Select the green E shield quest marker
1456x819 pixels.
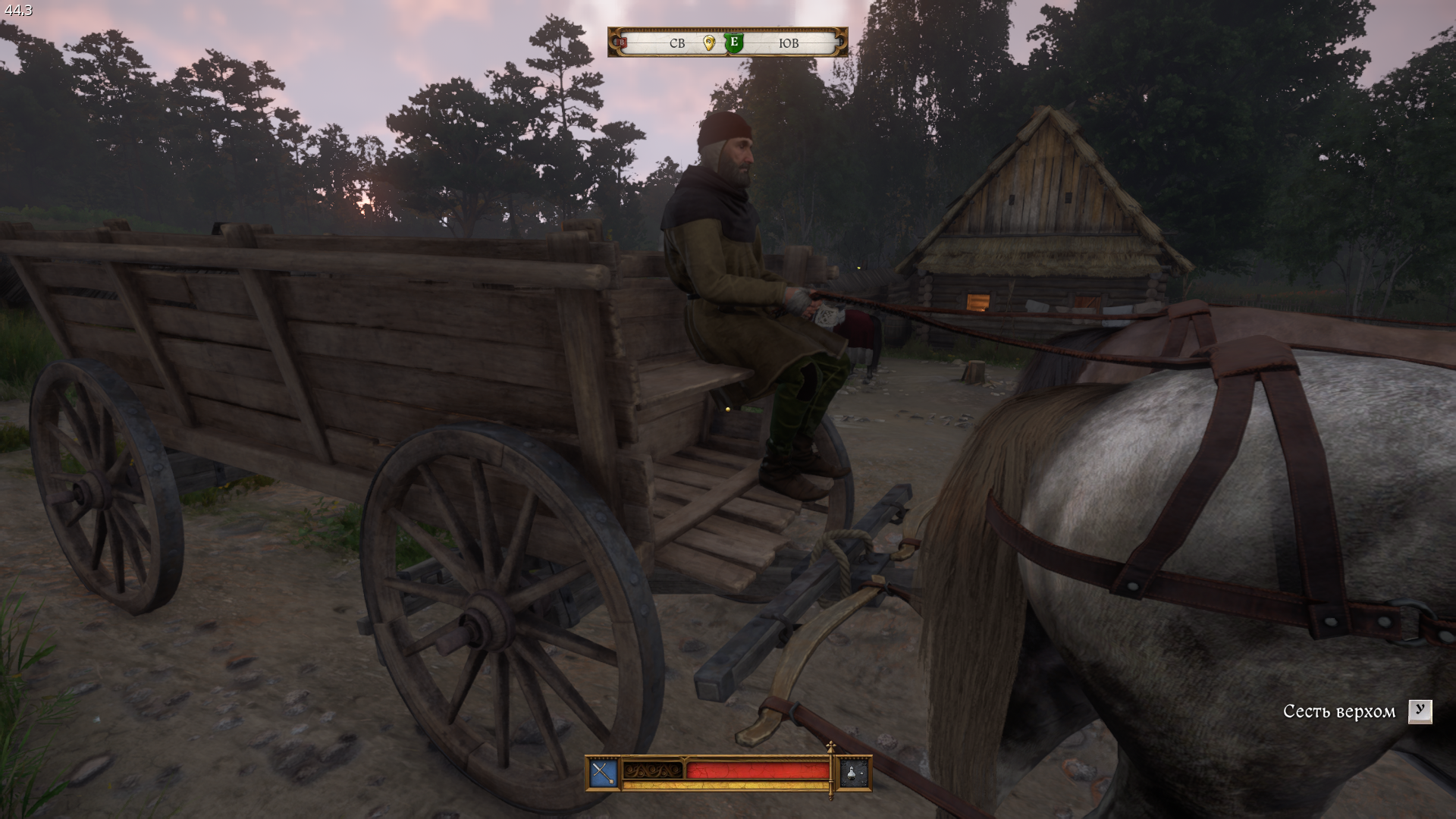coord(733,42)
